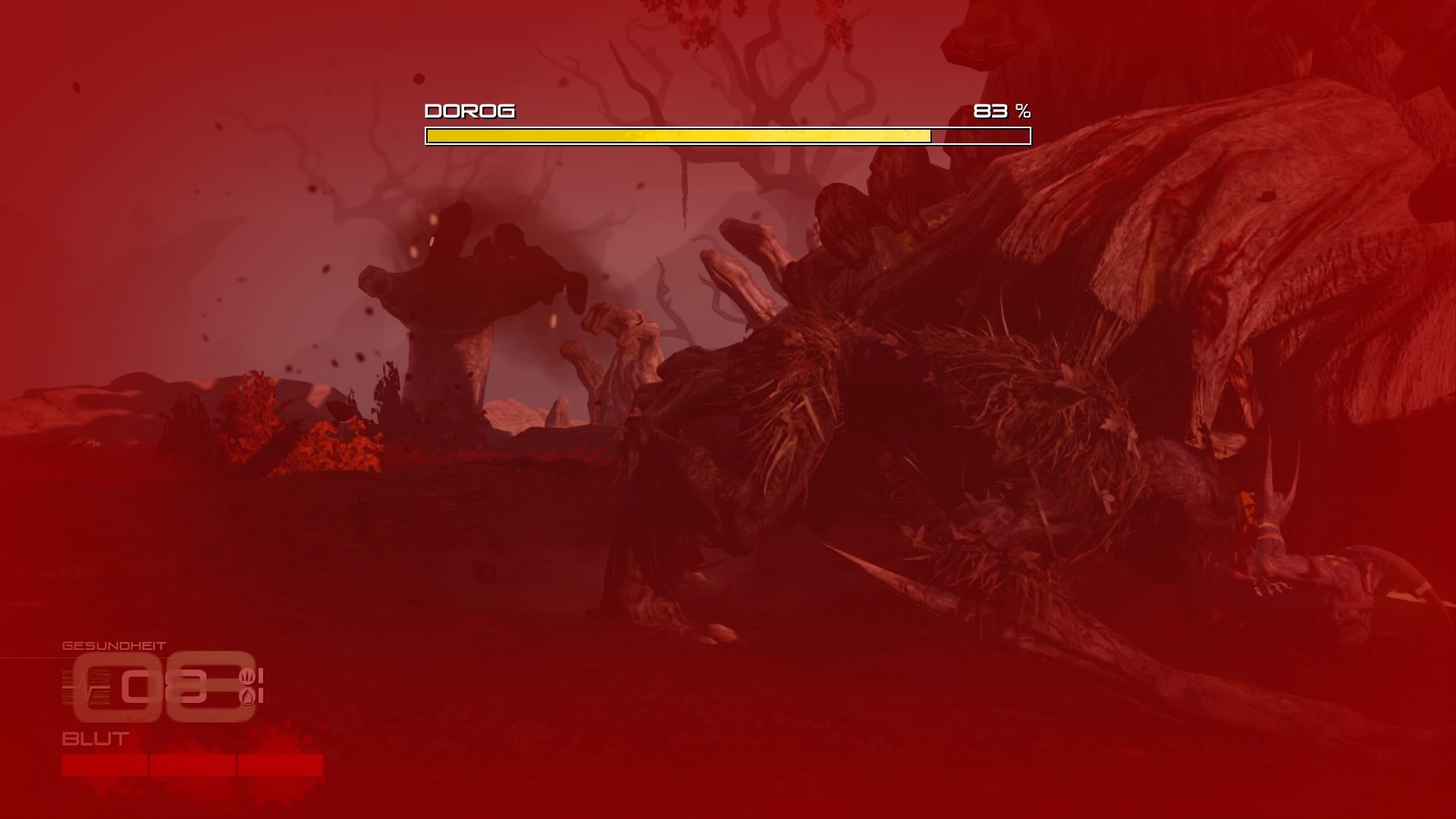Click the ammo tick mark beside blood icon
1456x819 pixels.
click(261, 695)
